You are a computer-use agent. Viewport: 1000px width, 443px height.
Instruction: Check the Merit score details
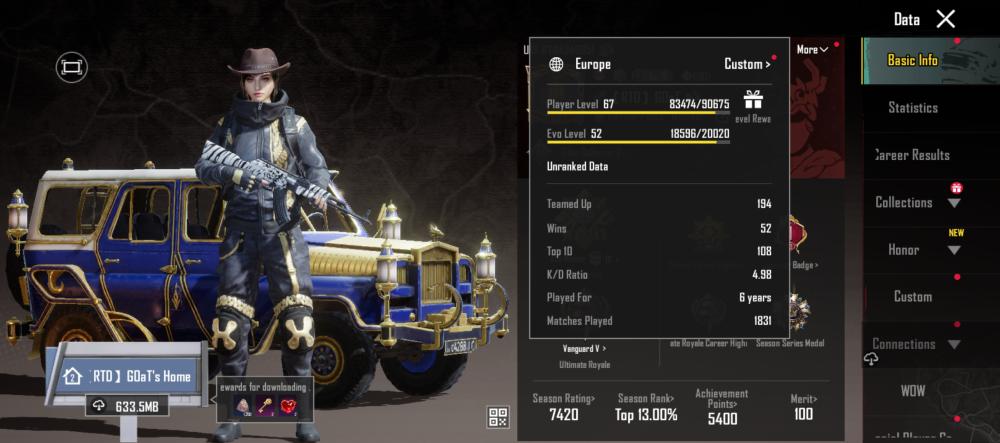802,407
